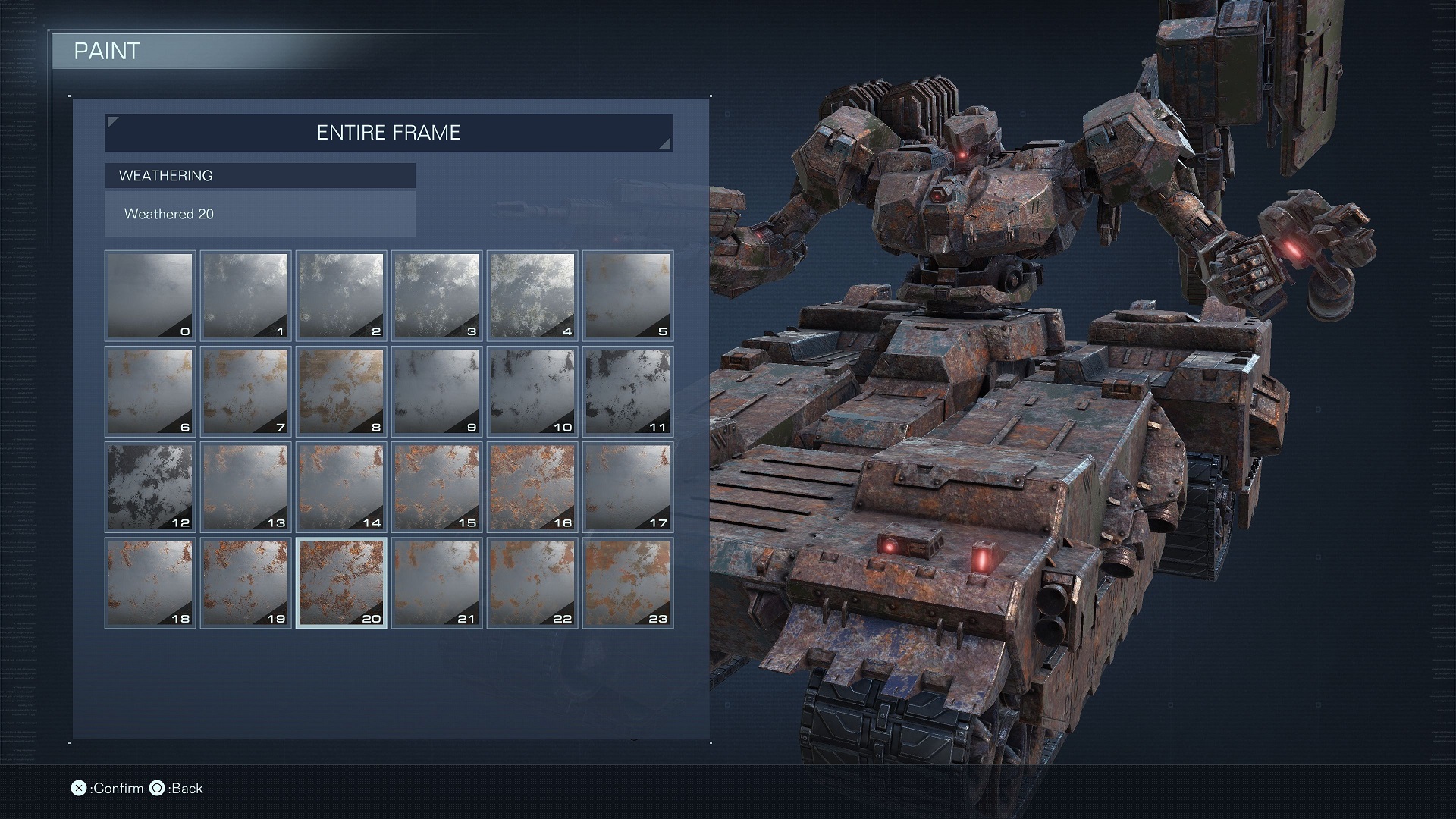Choose weathering swatch 8
Image resolution: width=1456 pixels, height=819 pixels.
(341, 391)
